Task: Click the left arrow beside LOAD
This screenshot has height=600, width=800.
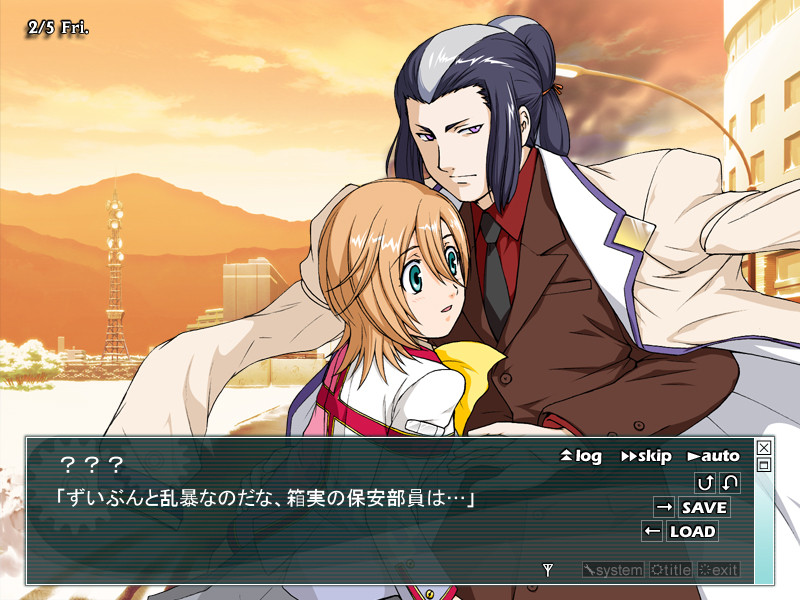Action: 652,531
